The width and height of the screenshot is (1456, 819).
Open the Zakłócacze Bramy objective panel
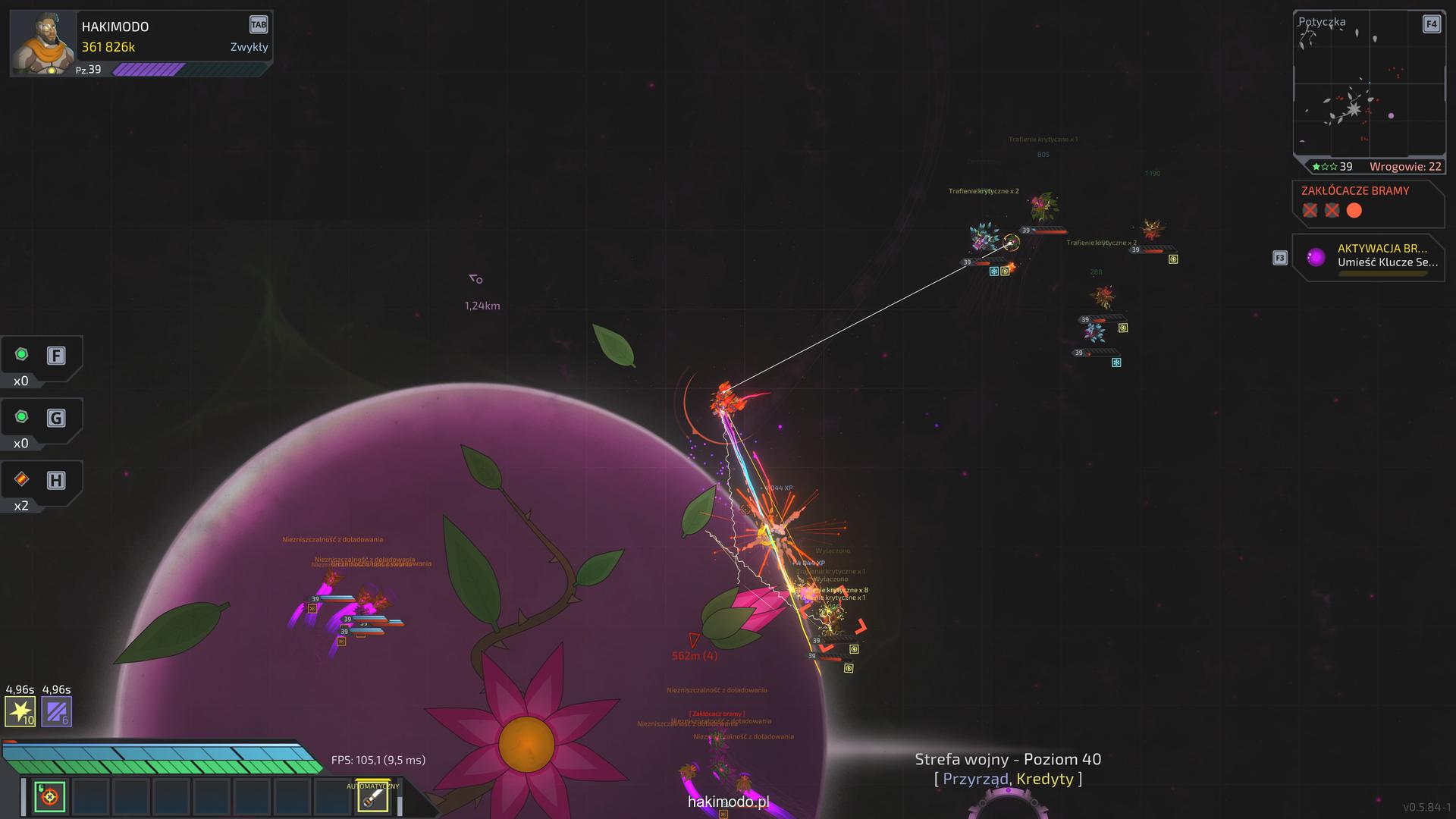[1367, 202]
